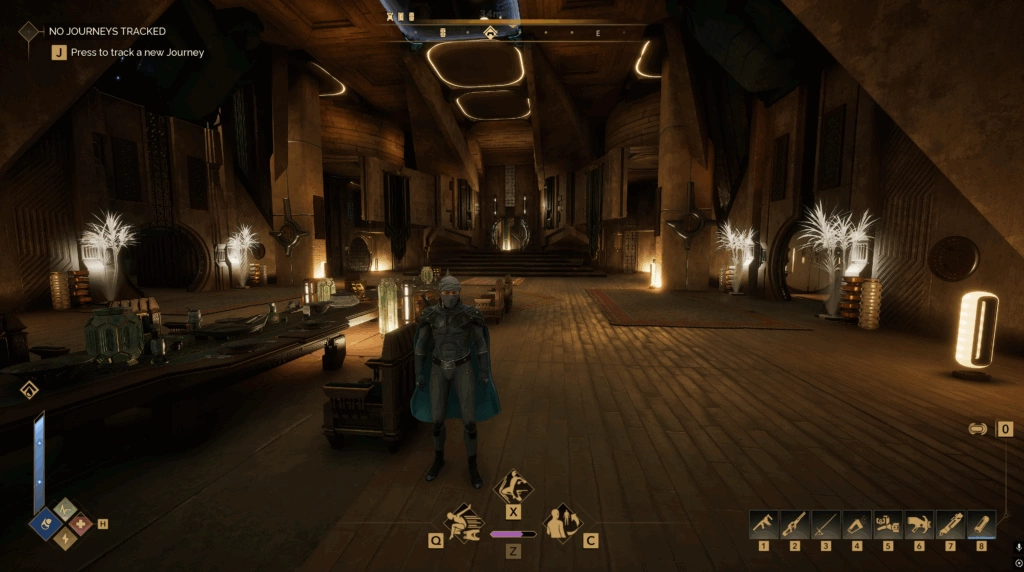The image size is (1024, 572).
Task: Select the thin blade in hotbar slot 3
Action: pyautogui.click(x=825, y=524)
